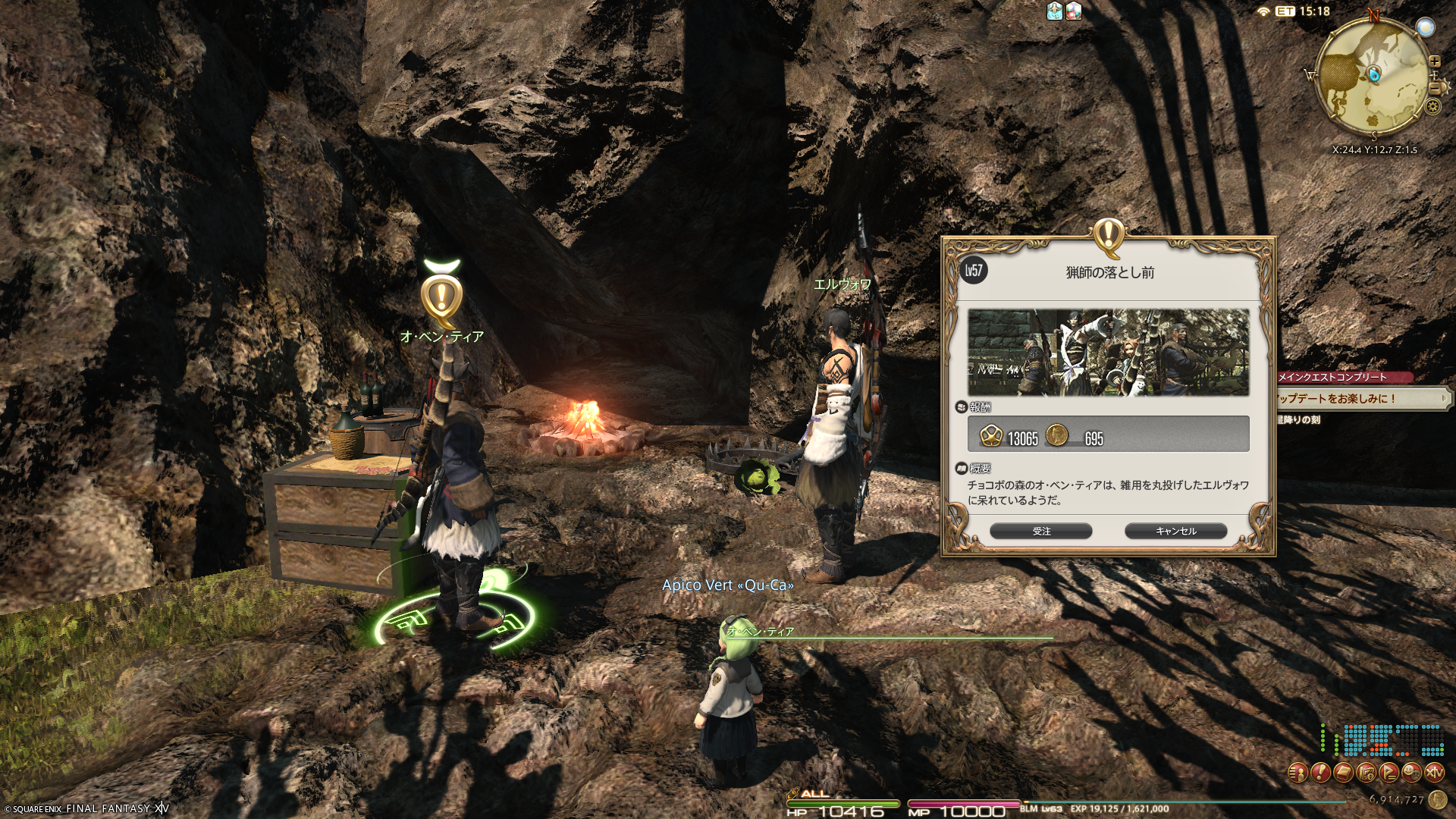Zoom out the minimap with minus button
This screenshot has height=819, width=1456.
coord(1434,88)
